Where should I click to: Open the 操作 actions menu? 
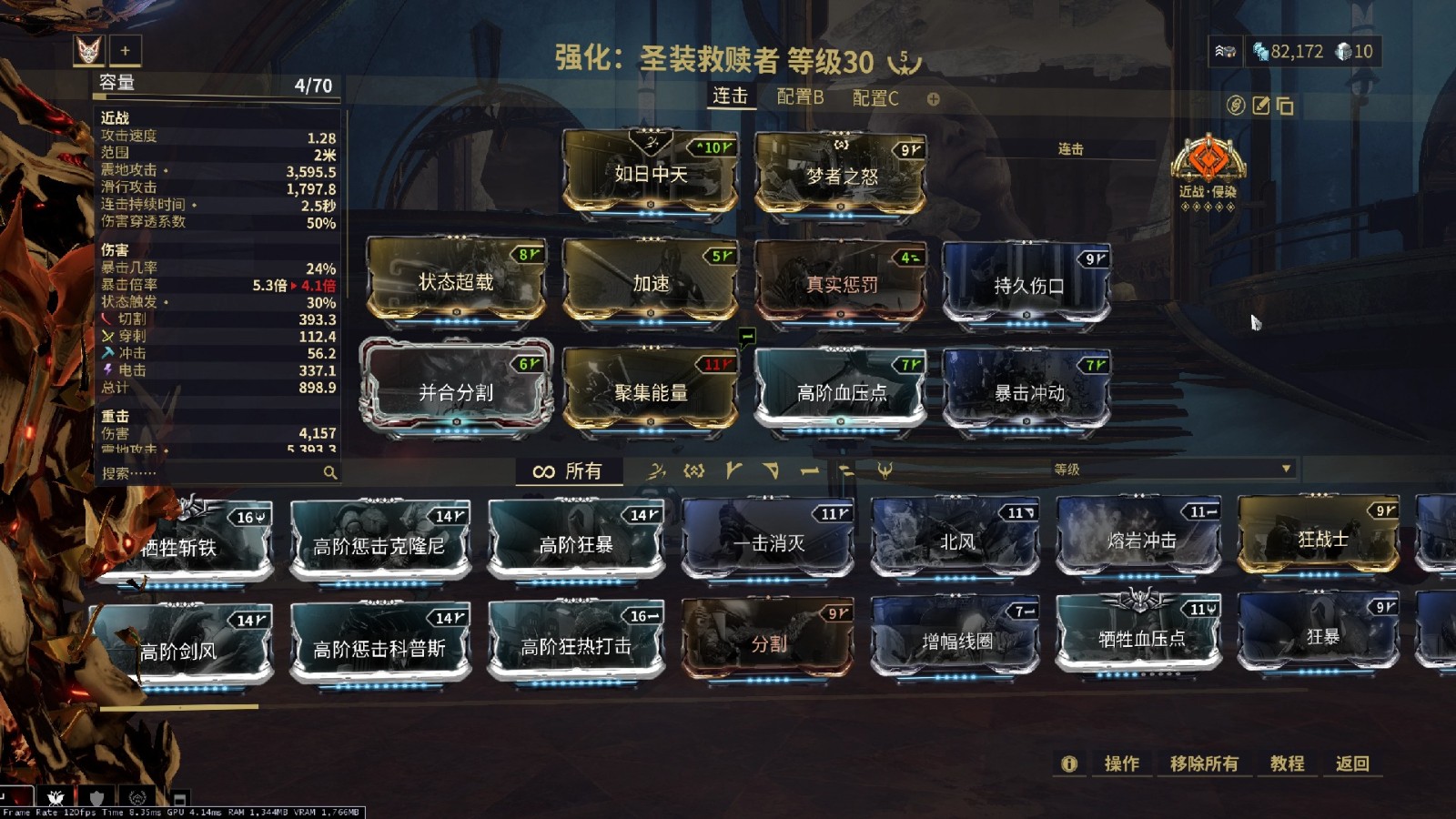pos(1121,763)
